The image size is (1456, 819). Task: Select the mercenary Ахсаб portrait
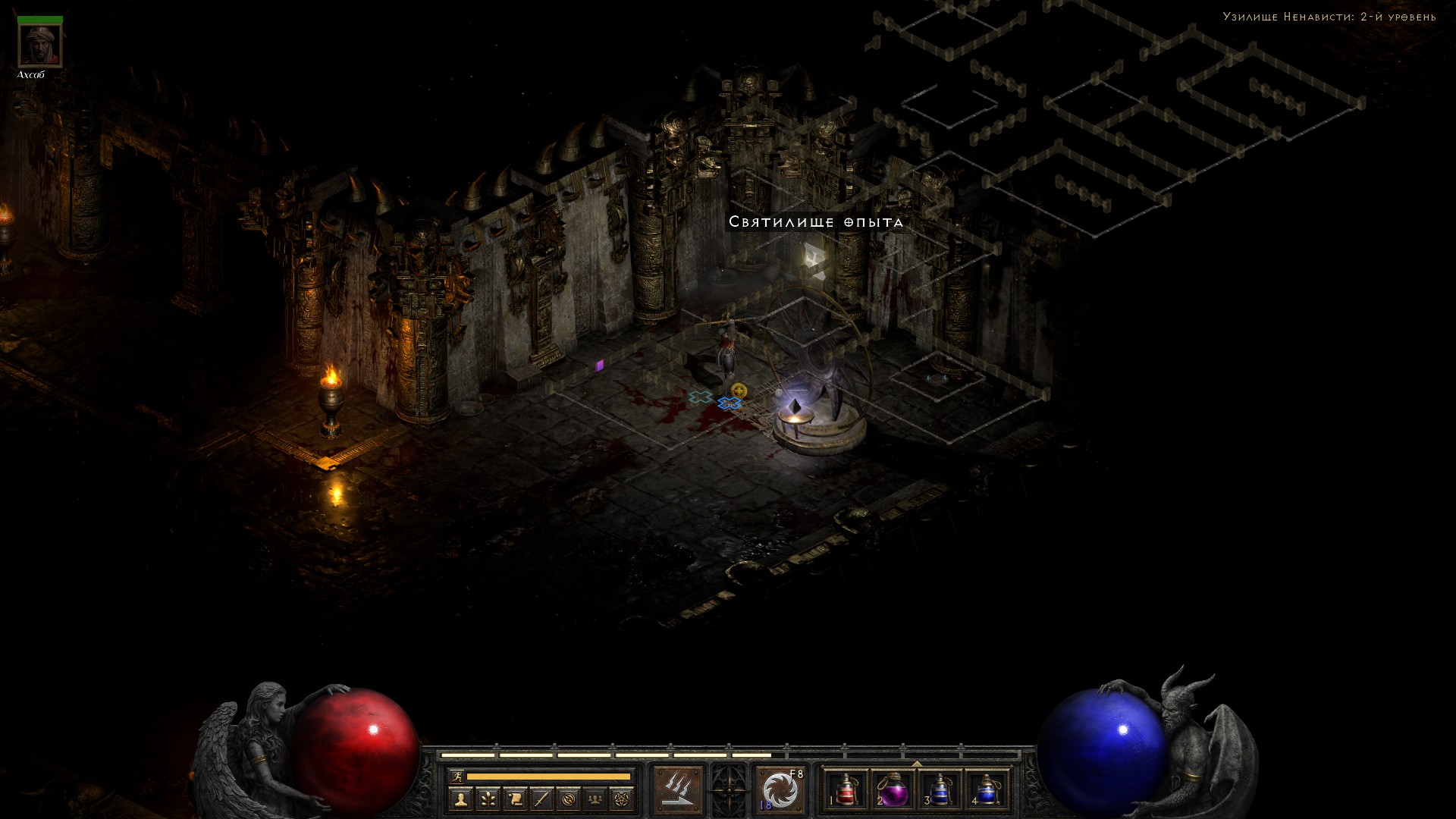40,46
